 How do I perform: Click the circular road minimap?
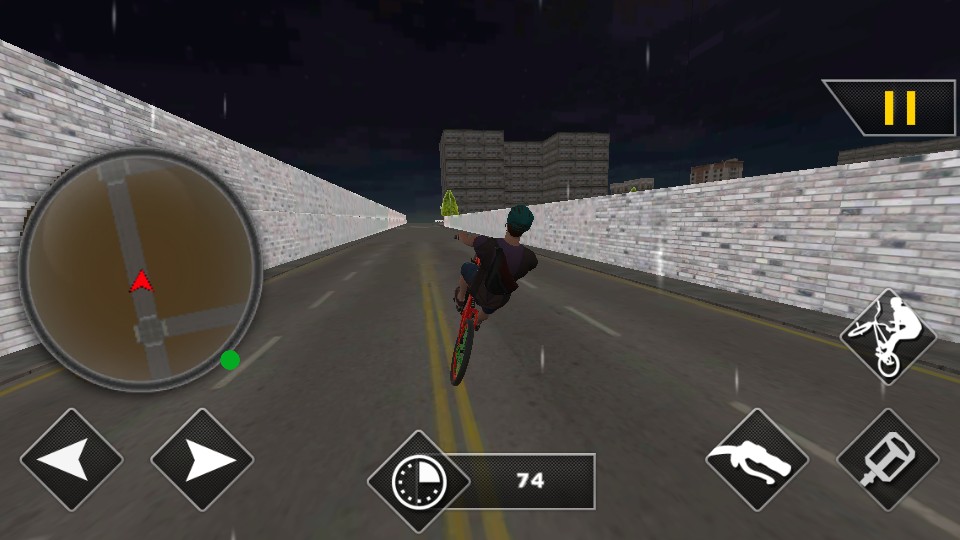coord(140,270)
